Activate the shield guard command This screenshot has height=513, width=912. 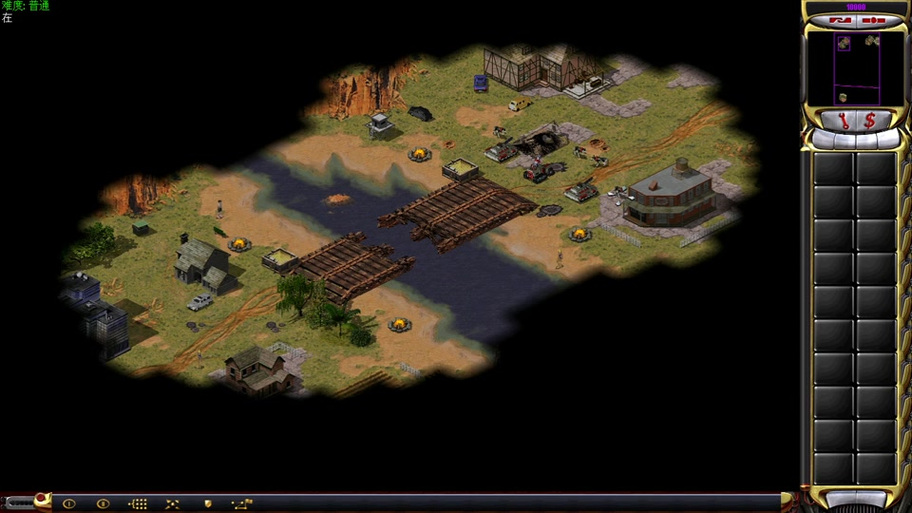click(x=208, y=504)
